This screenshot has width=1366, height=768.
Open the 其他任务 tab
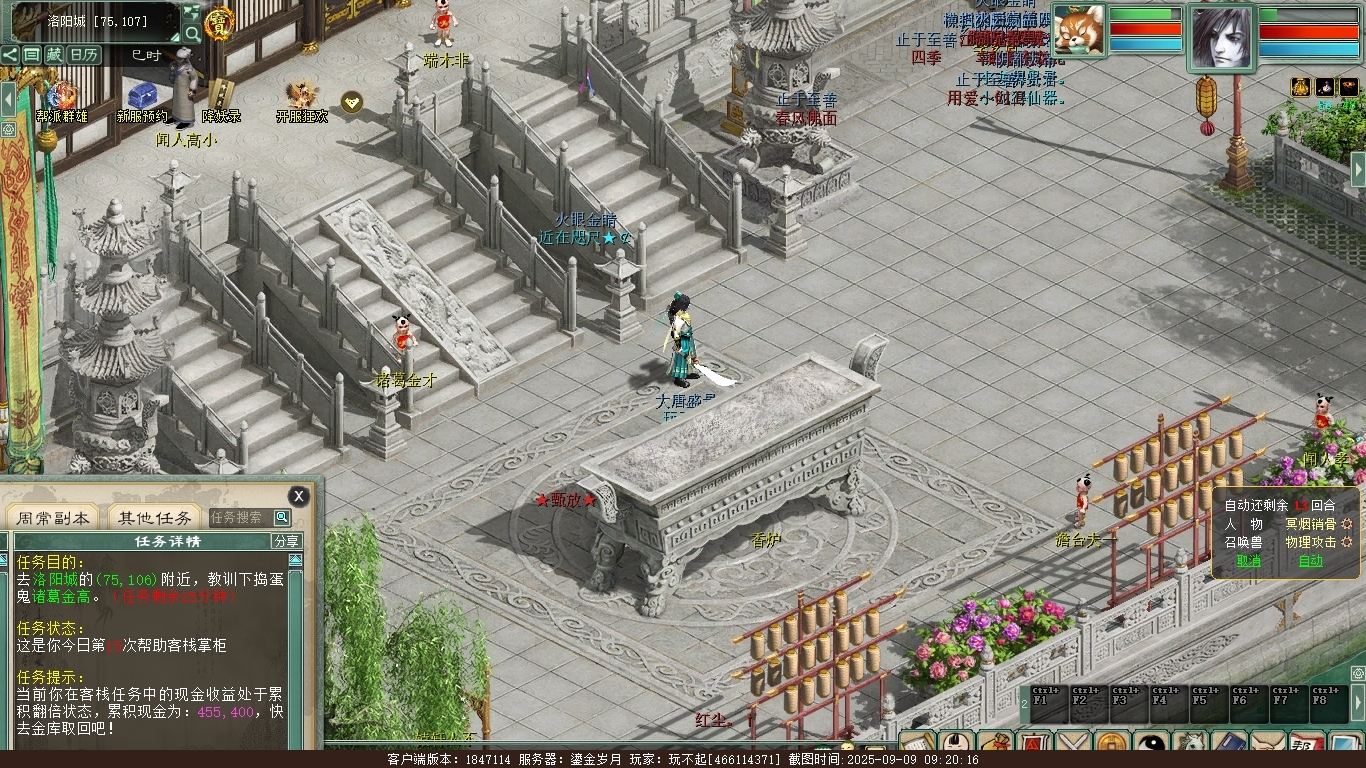(x=154, y=518)
